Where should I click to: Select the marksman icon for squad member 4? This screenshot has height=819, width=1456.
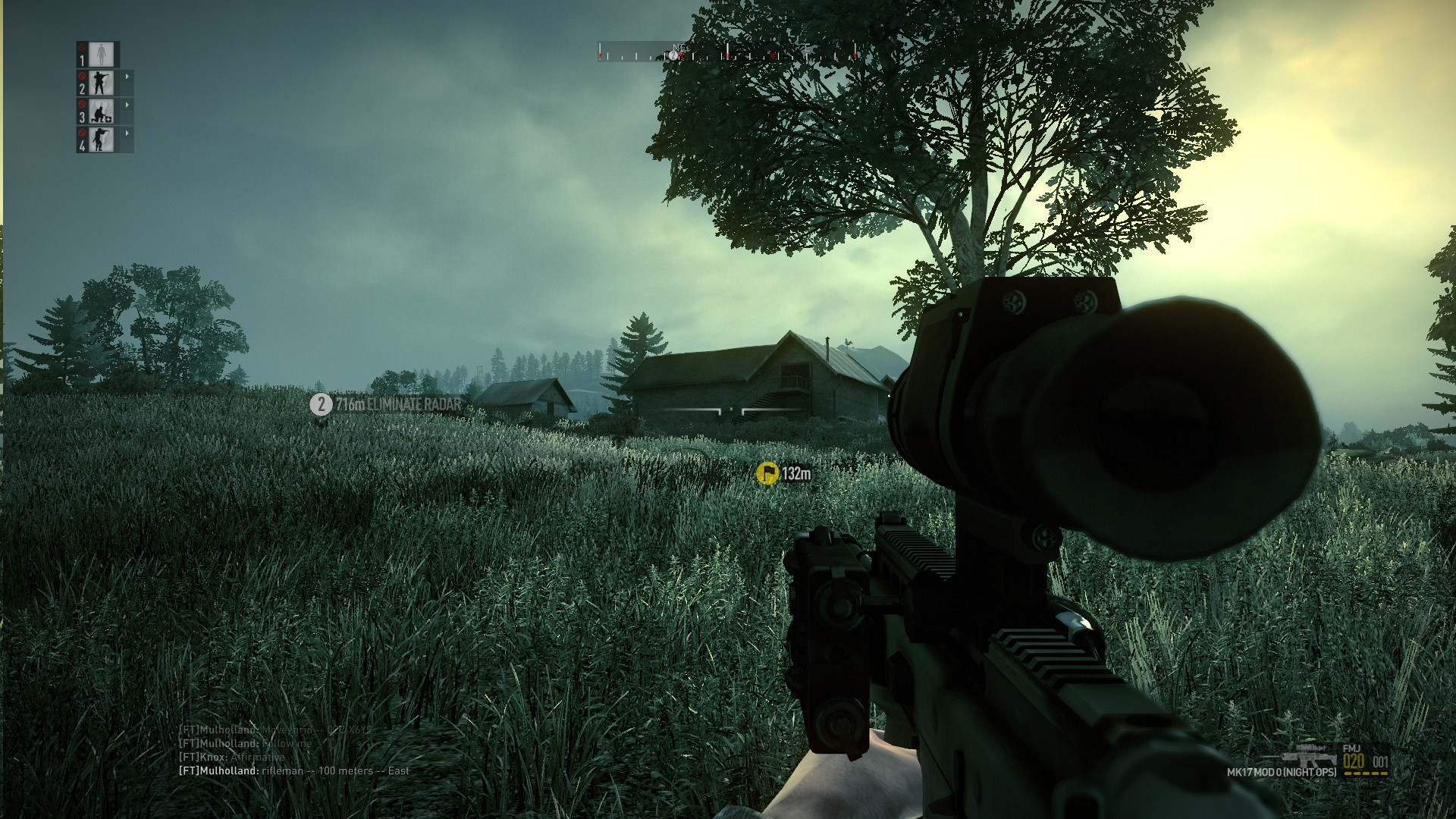[x=101, y=140]
